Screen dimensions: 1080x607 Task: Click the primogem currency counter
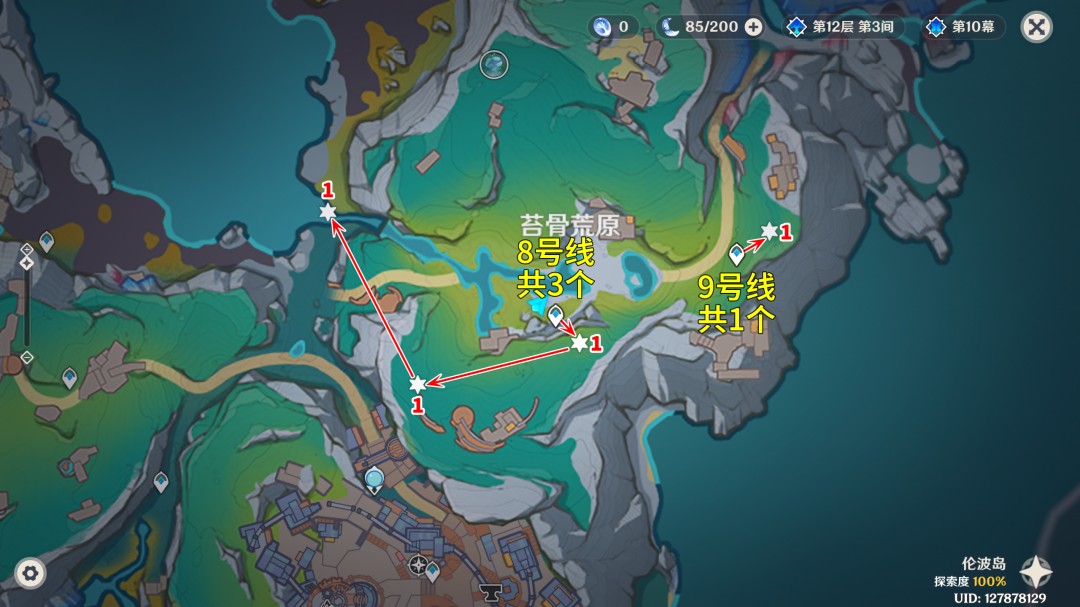(612, 27)
